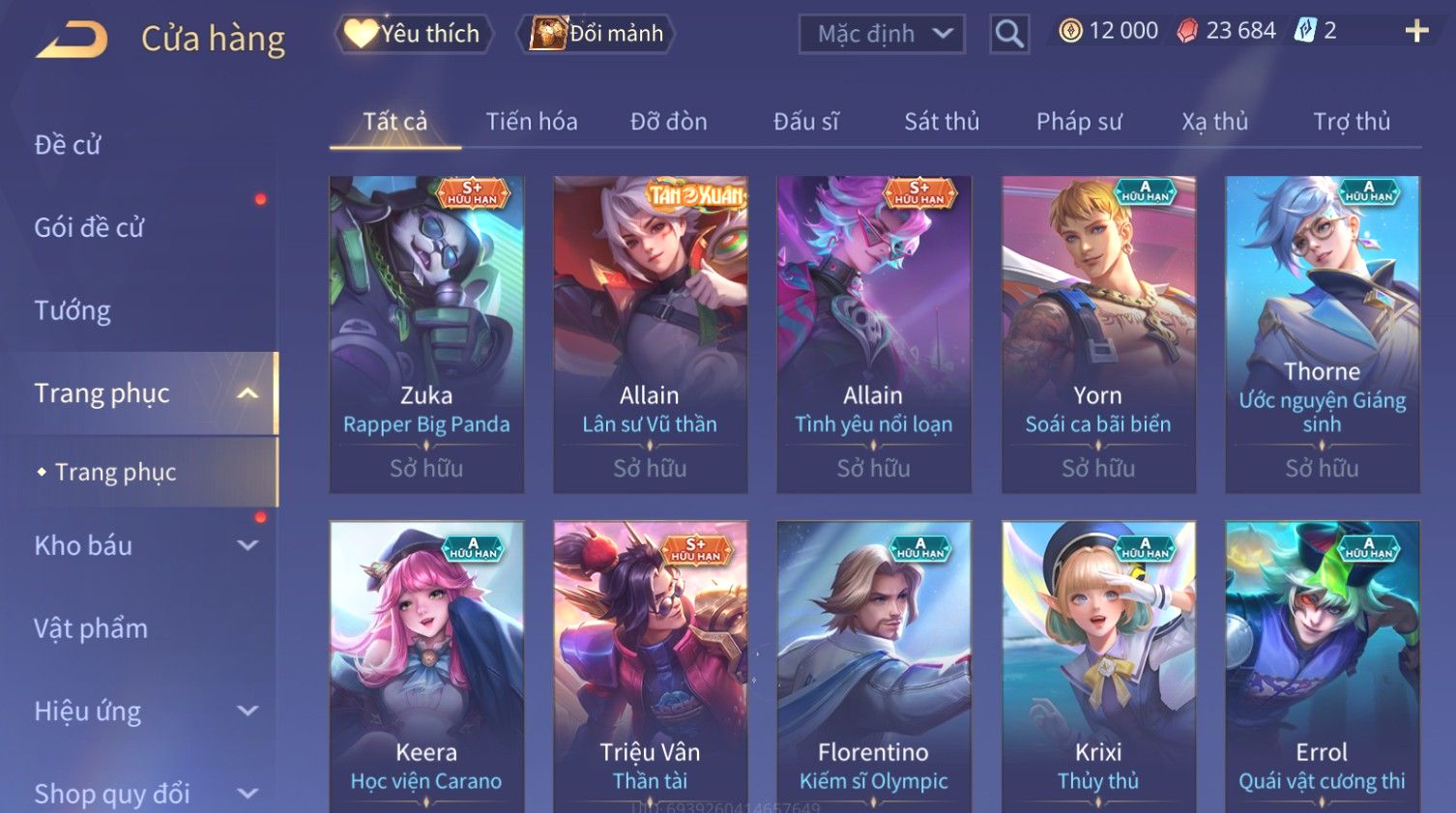The height and width of the screenshot is (813, 1456).
Task: Select the Đấu sĩ category tab
Action: 805,122
